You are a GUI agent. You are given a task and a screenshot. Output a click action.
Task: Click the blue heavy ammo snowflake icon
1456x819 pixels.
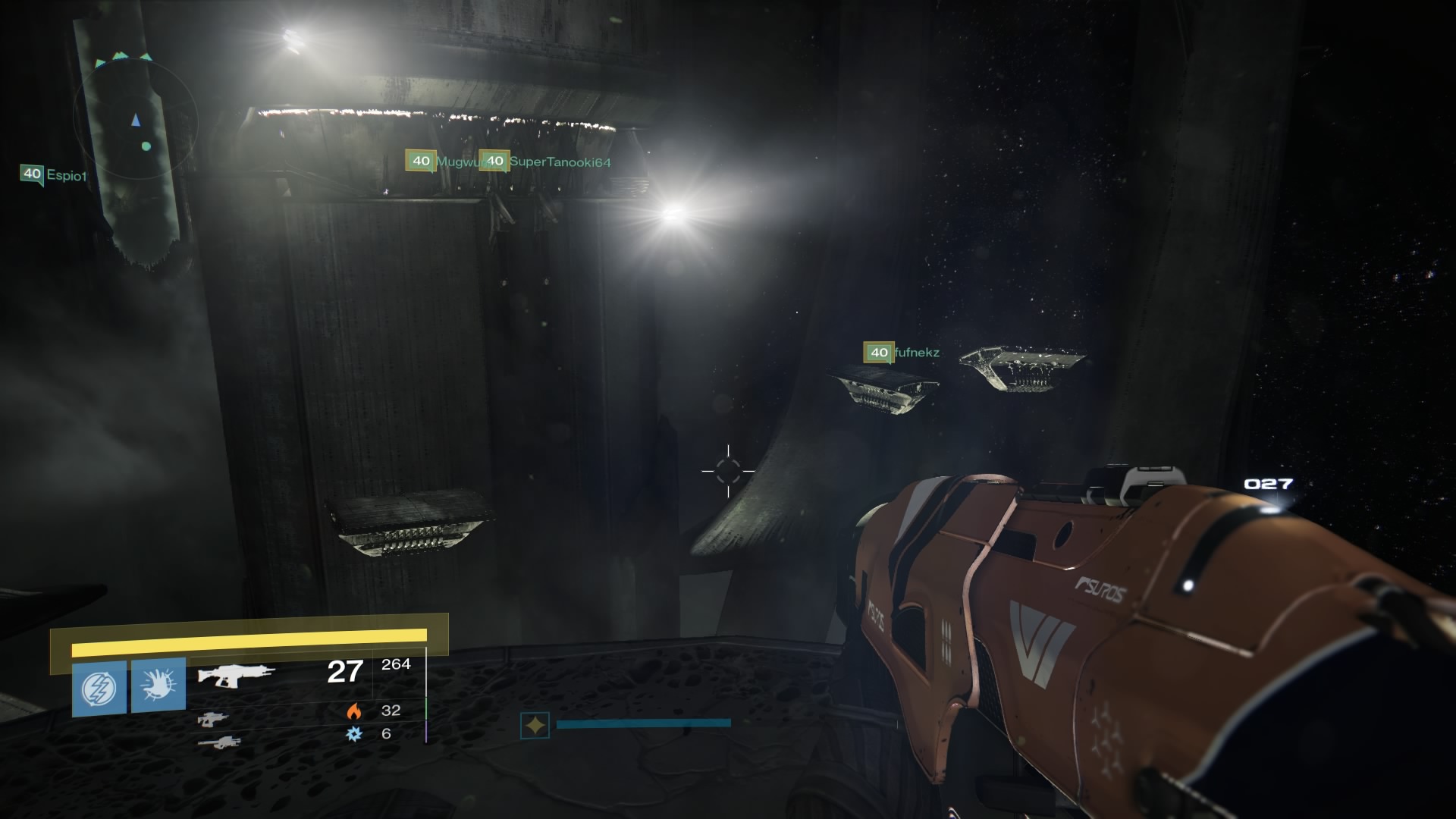coord(353,733)
